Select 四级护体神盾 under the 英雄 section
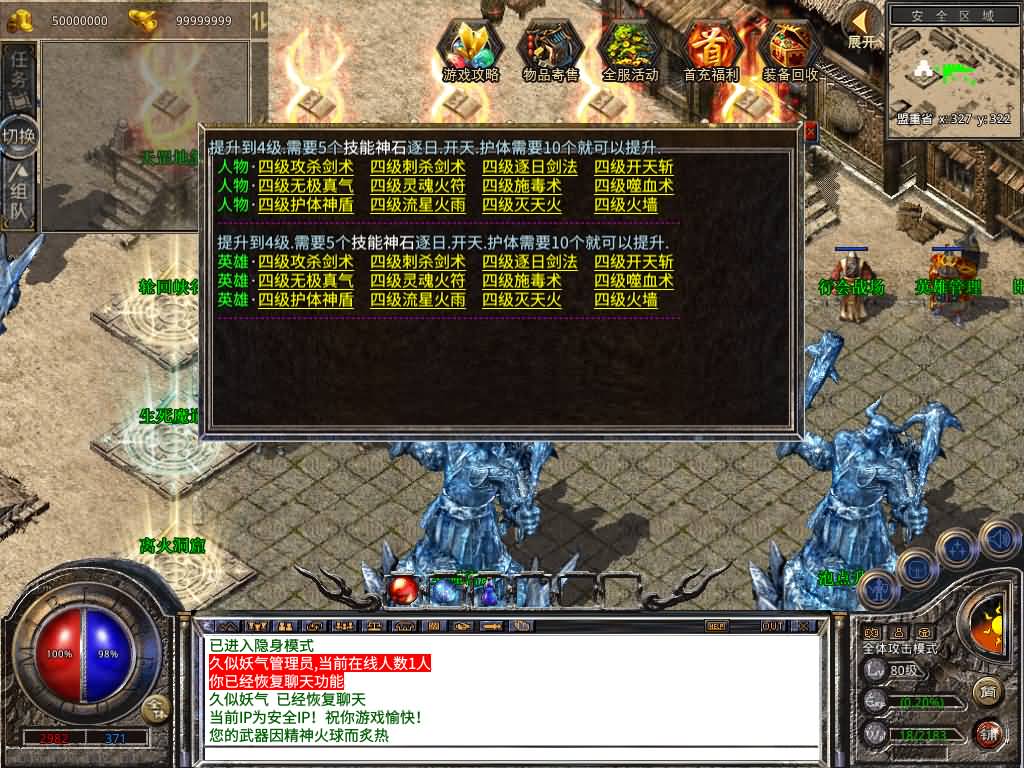Image resolution: width=1024 pixels, height=768 pixels. [x=305, y=300]
